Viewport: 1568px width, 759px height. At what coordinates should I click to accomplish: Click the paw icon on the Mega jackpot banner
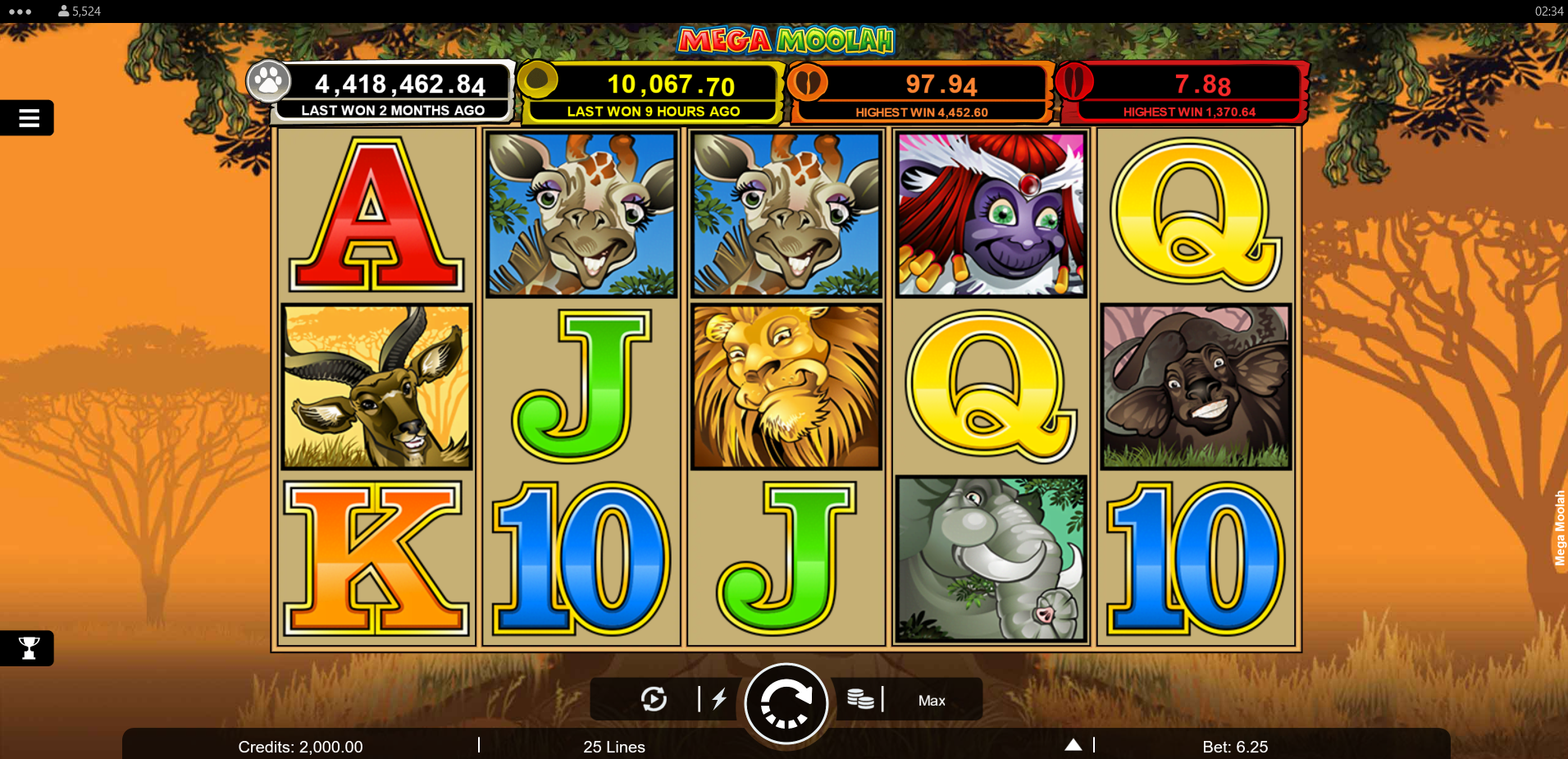pyautogui.click(x=270, y=82)
